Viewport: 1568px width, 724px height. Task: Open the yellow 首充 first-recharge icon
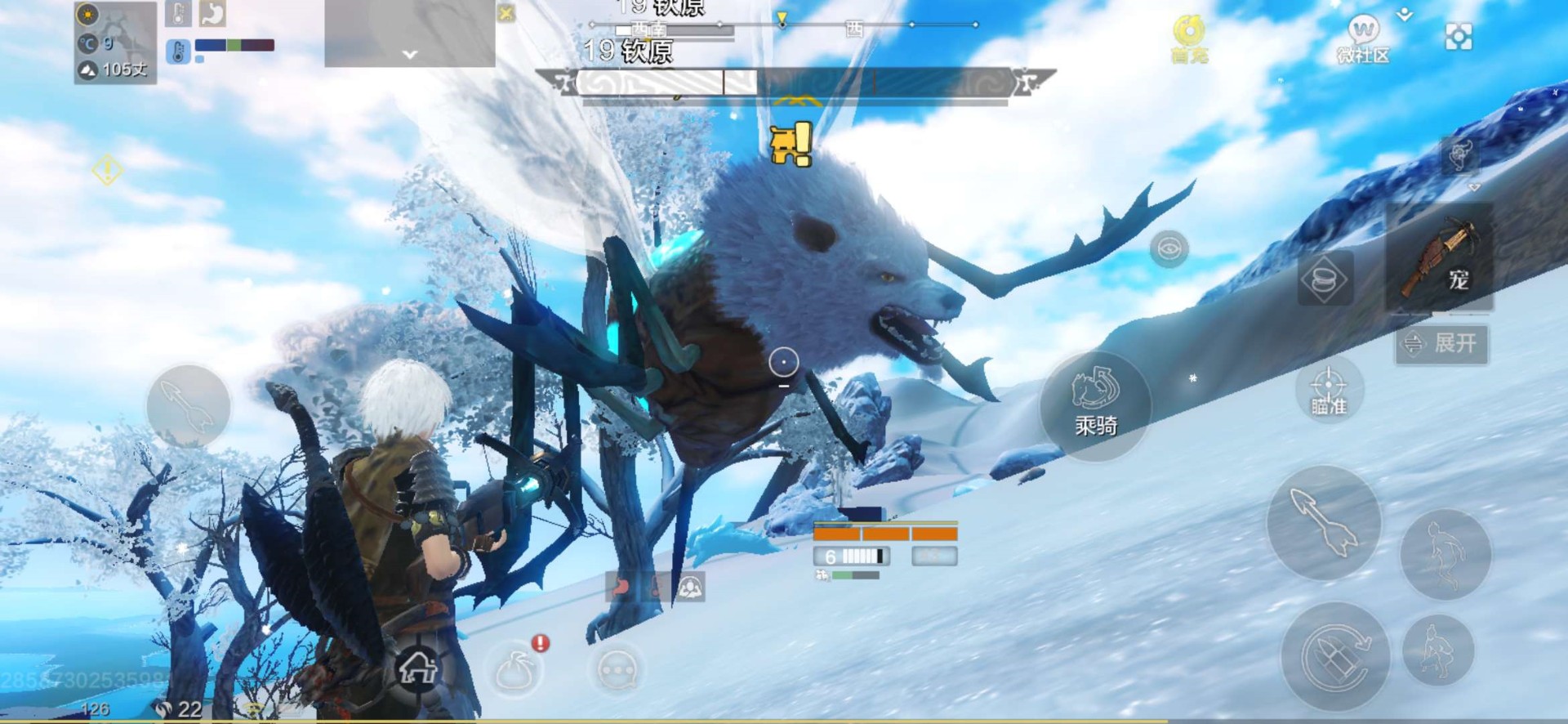tap(1189, 39)
